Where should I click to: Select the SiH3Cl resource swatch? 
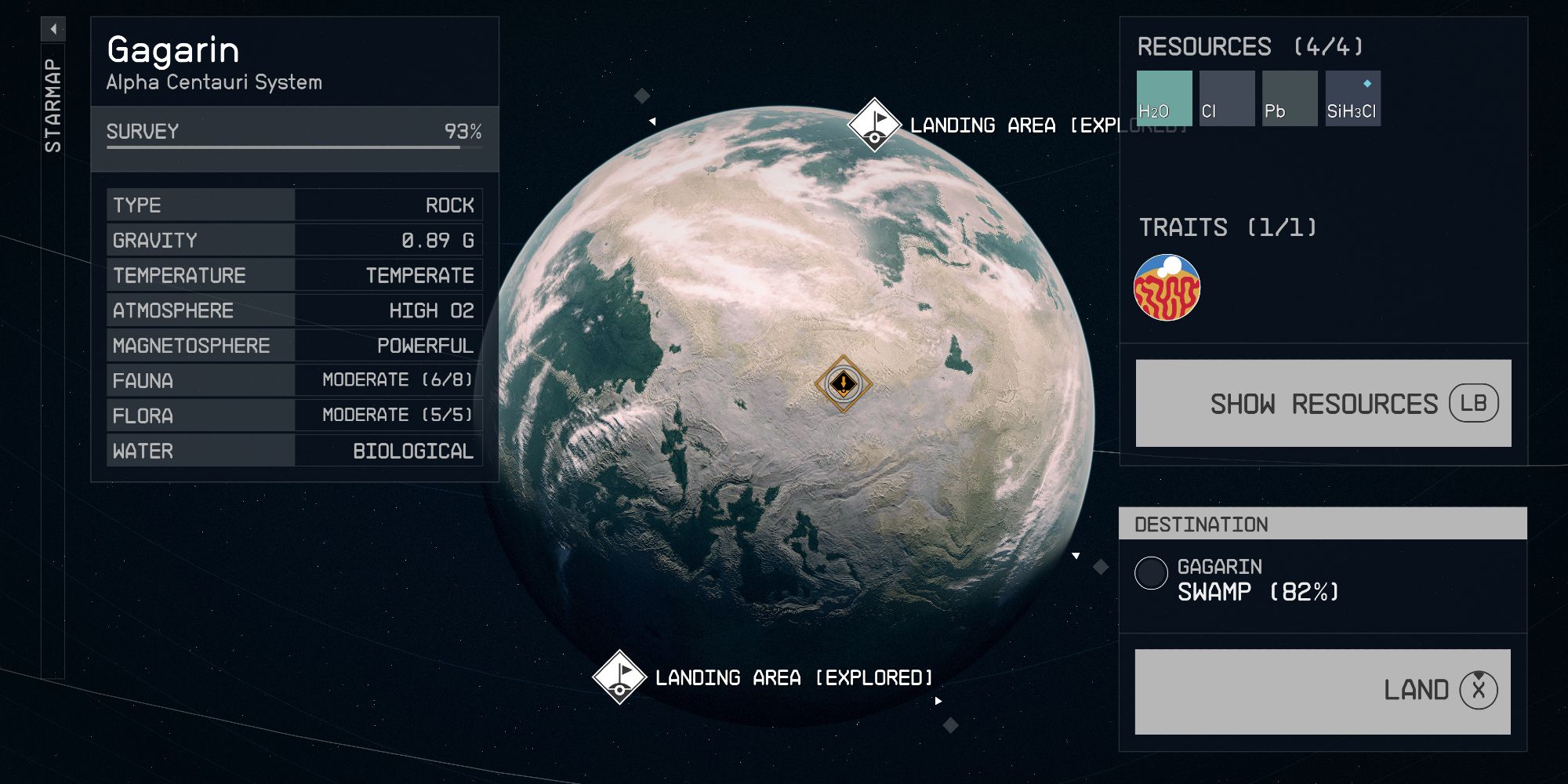pyautogui.click(x=1353, y=98)
